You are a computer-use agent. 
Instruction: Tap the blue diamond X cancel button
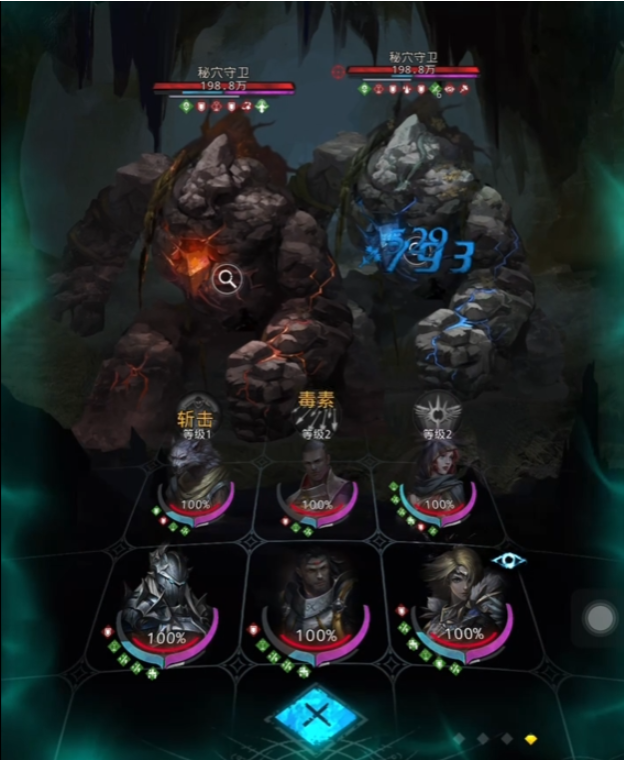pos(316,714)
